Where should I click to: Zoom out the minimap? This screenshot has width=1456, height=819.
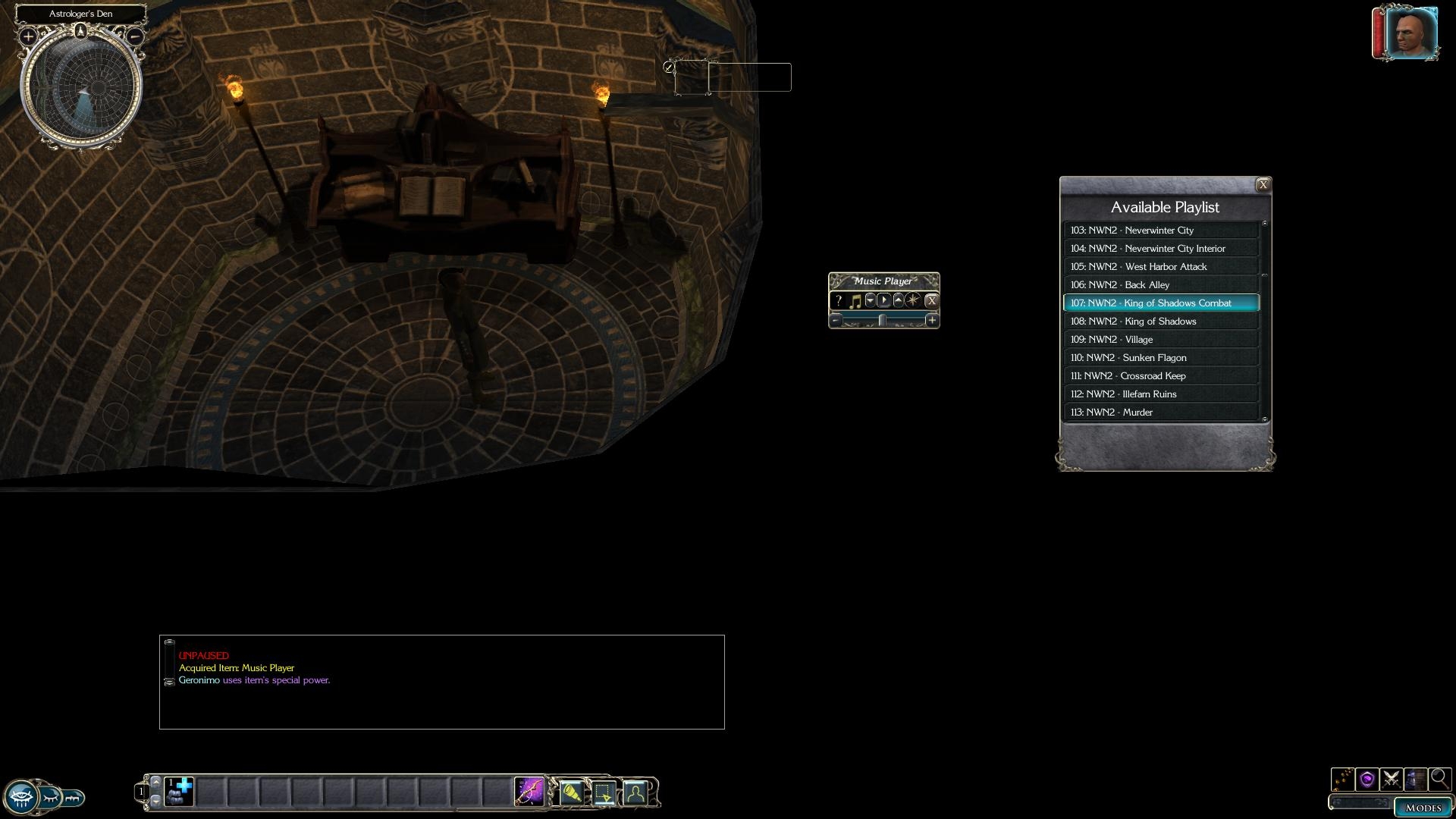tap(135, 36)
